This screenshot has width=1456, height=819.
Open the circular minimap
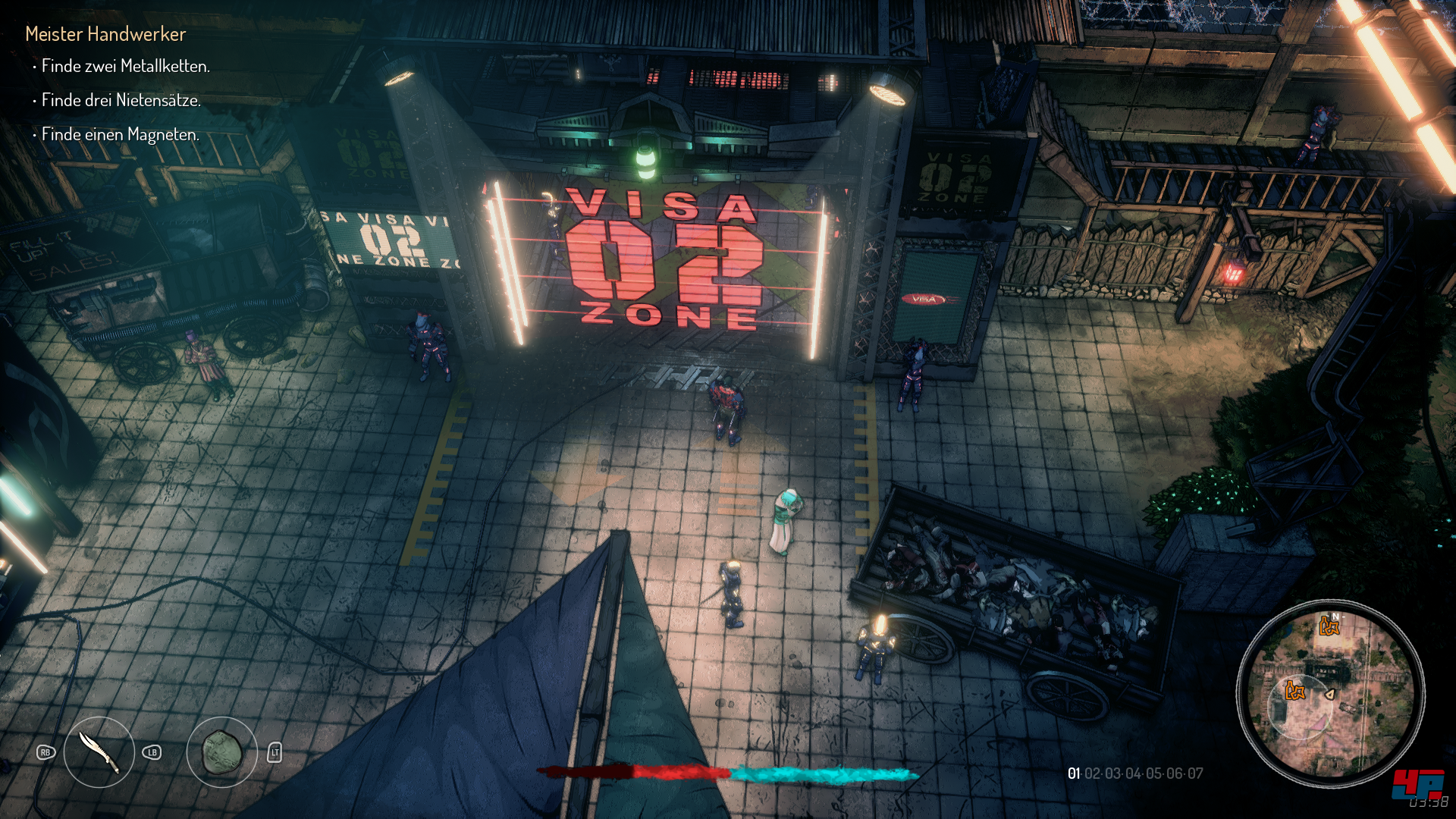[x=1330, y=693]
